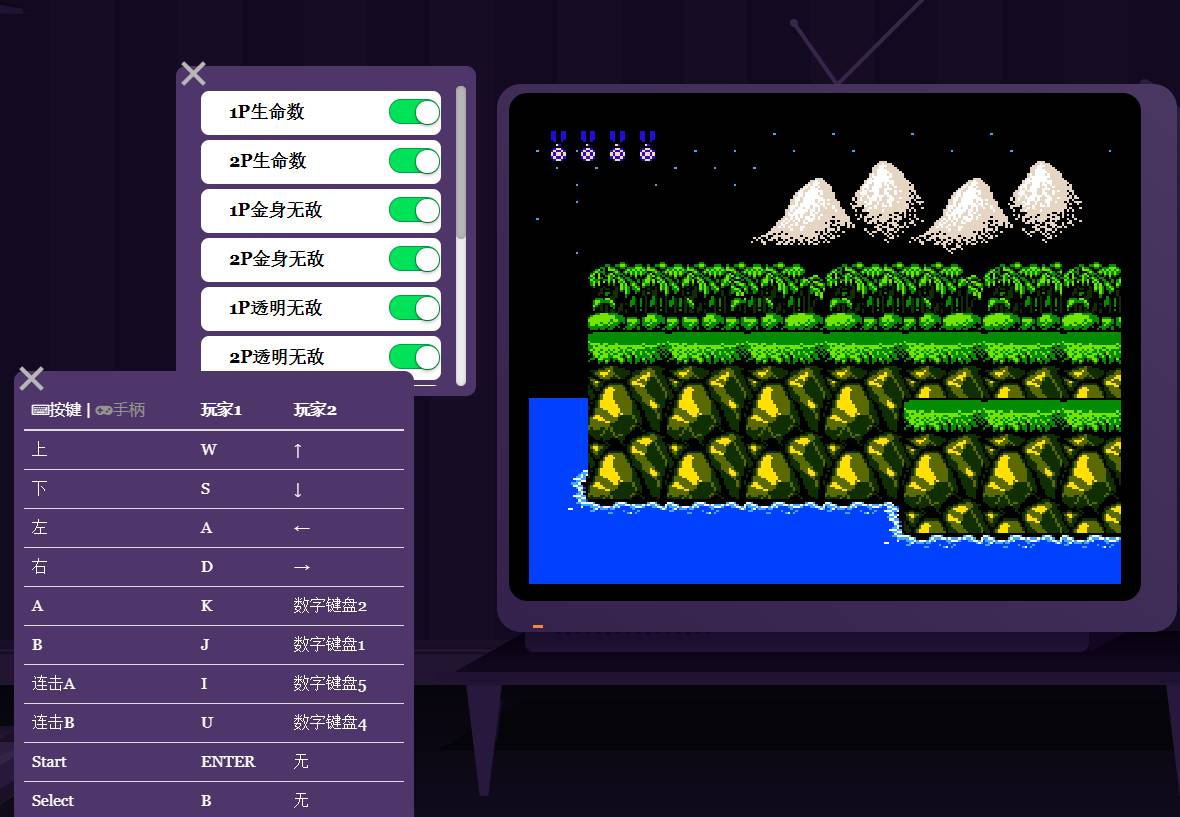Select the 按键 keyboard tab
Image resolution: width=1180 pixels, height=817 pixels.
(x=56, y=410)
